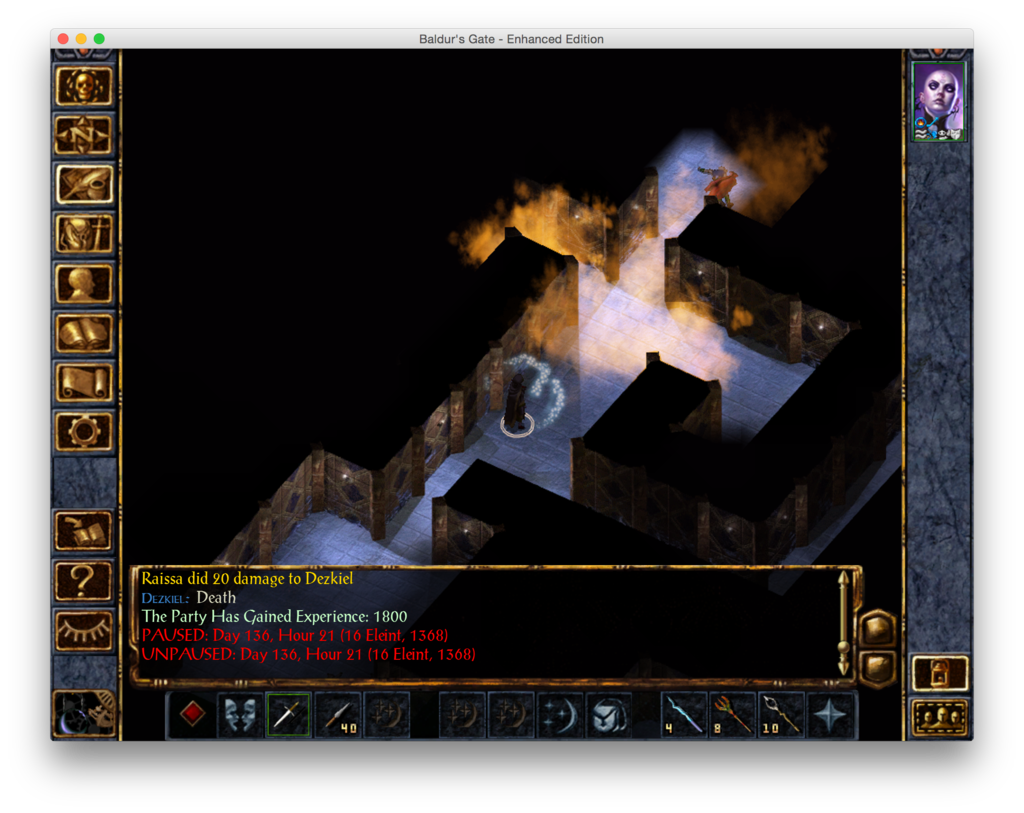Viewport: 1024px width, 813px height.
Task: Use the blue wand with 4 charges
Action: point(686,714)
